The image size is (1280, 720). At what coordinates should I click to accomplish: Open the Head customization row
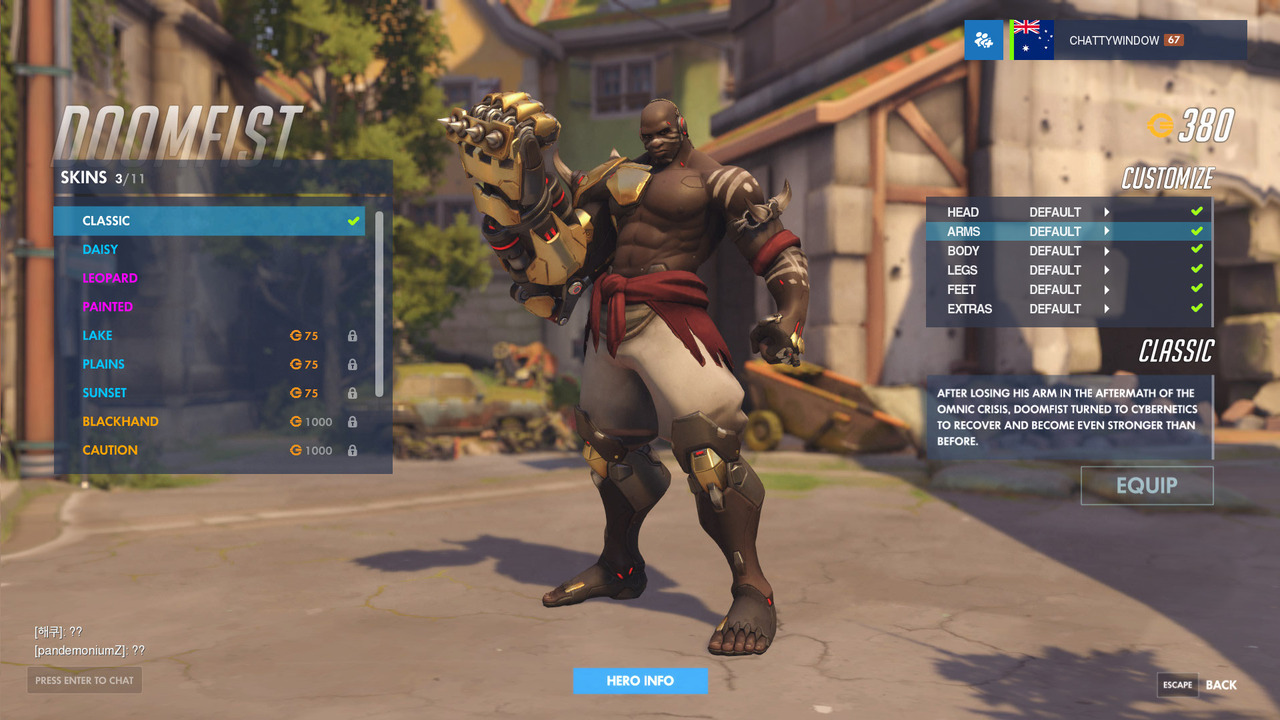[1067, 212]
